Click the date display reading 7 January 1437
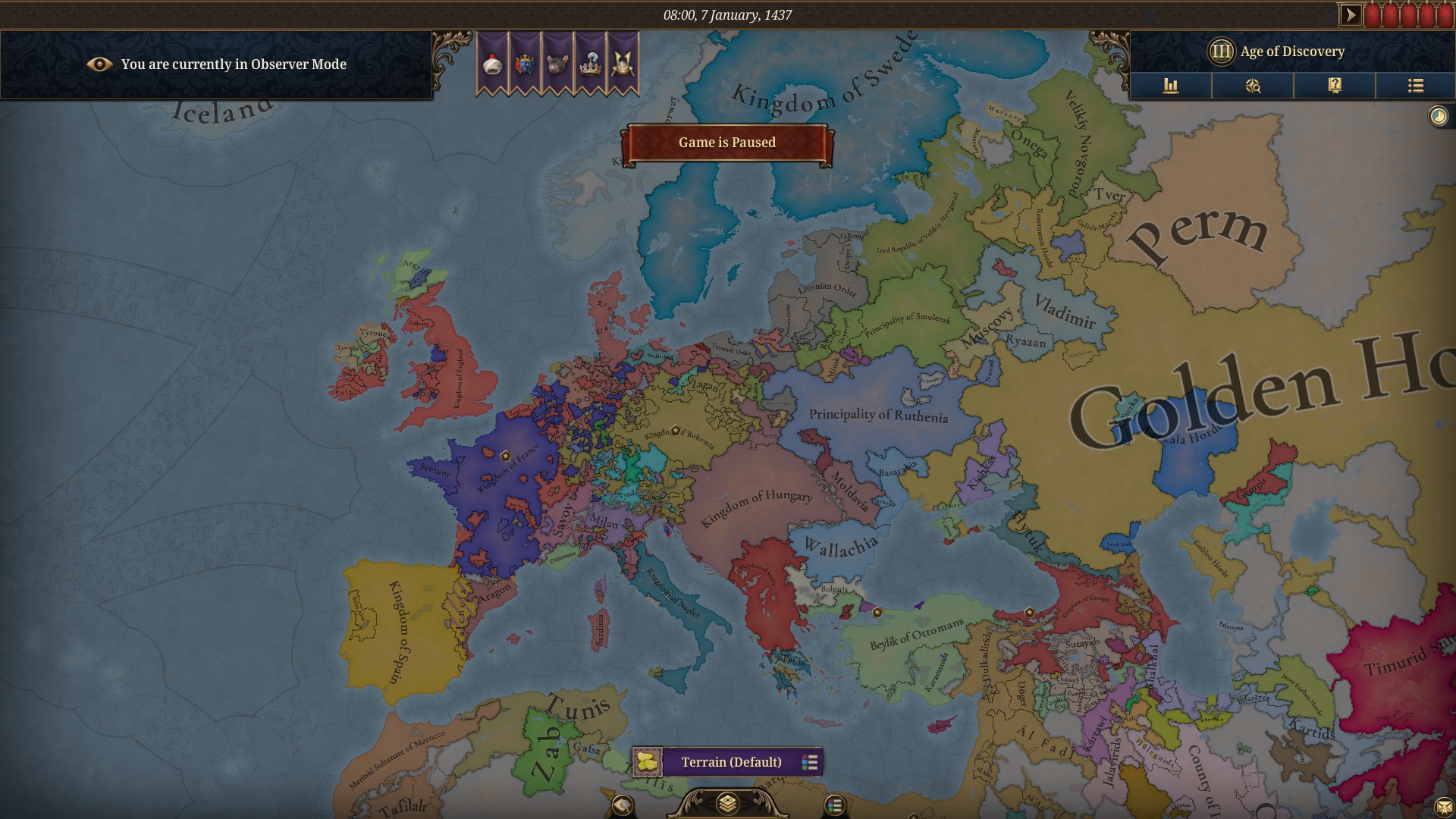 727,13
